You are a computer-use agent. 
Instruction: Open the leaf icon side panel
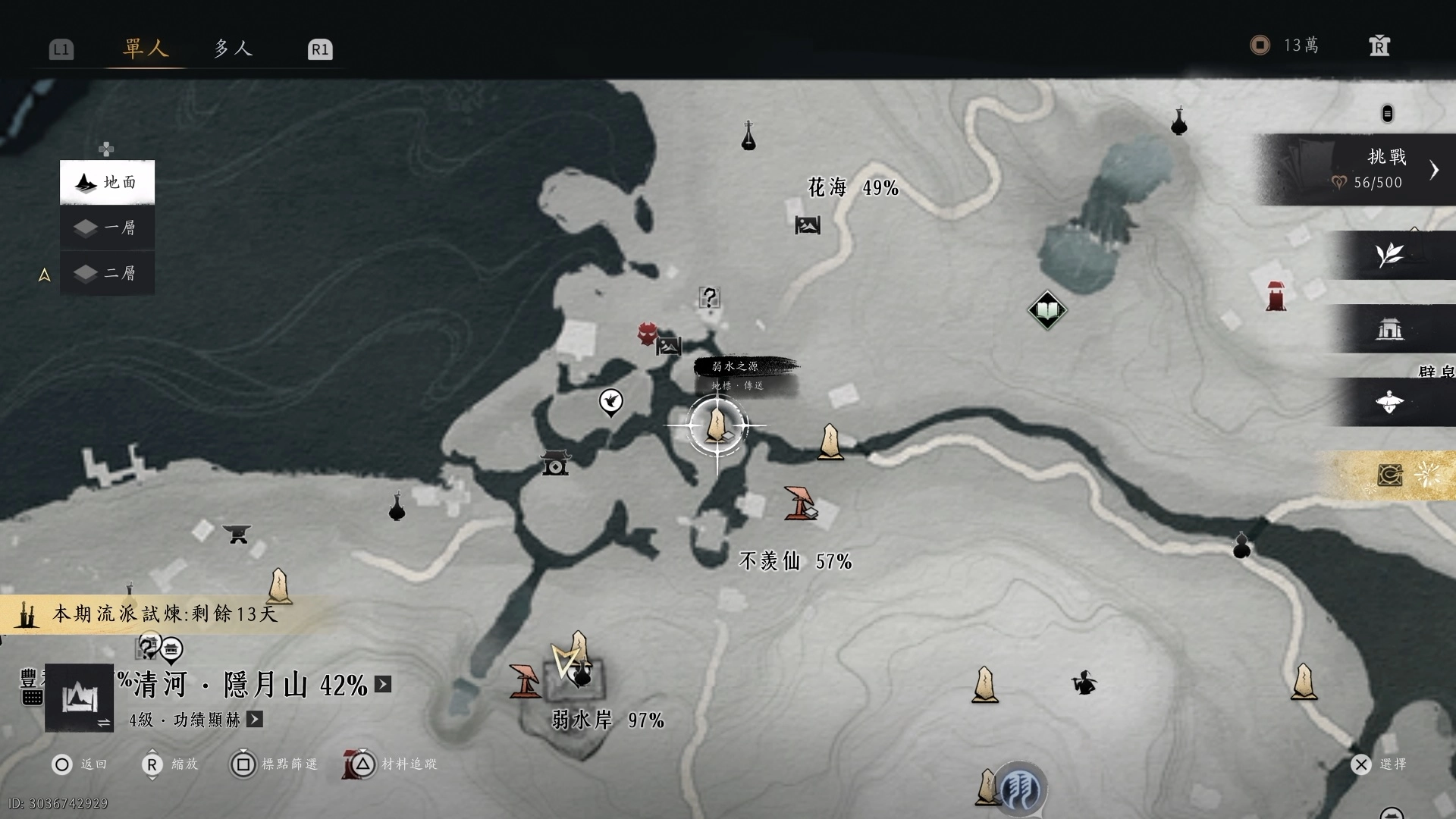point(1390,256)
